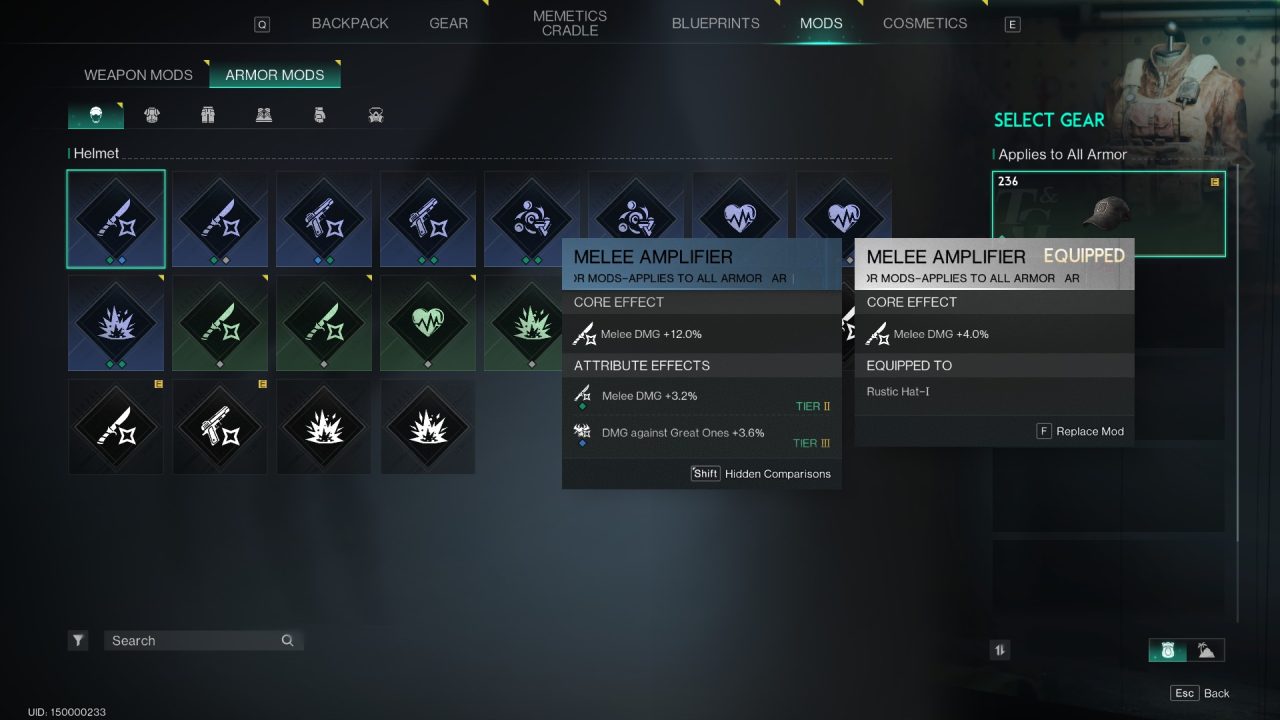Open the MEMETICS CRADLE section

(569, 22)
